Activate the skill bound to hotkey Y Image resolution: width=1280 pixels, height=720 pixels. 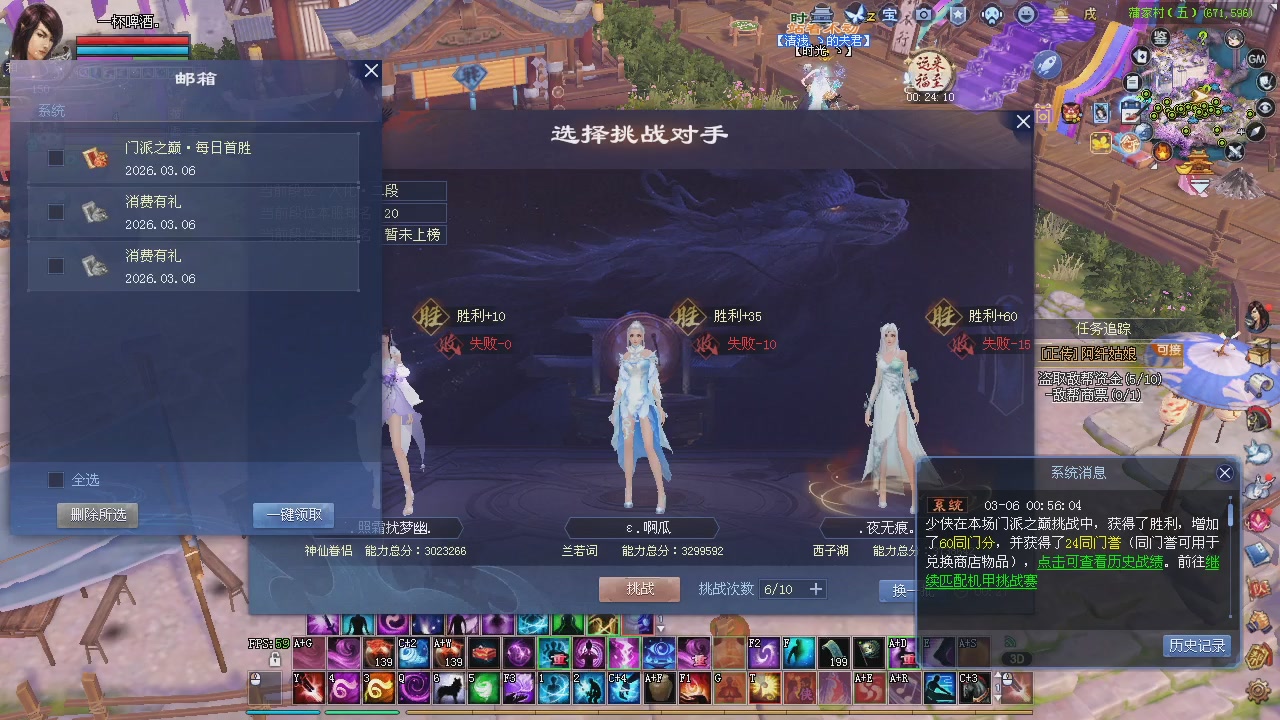pyautogui.click(x=309, y=688)
